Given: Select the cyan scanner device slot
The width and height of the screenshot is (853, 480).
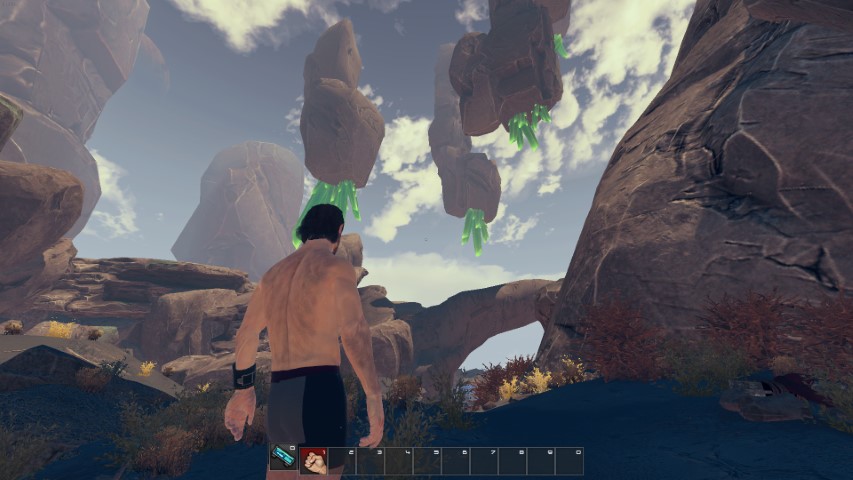Looking at the screenshot, I should click(283, 458).
